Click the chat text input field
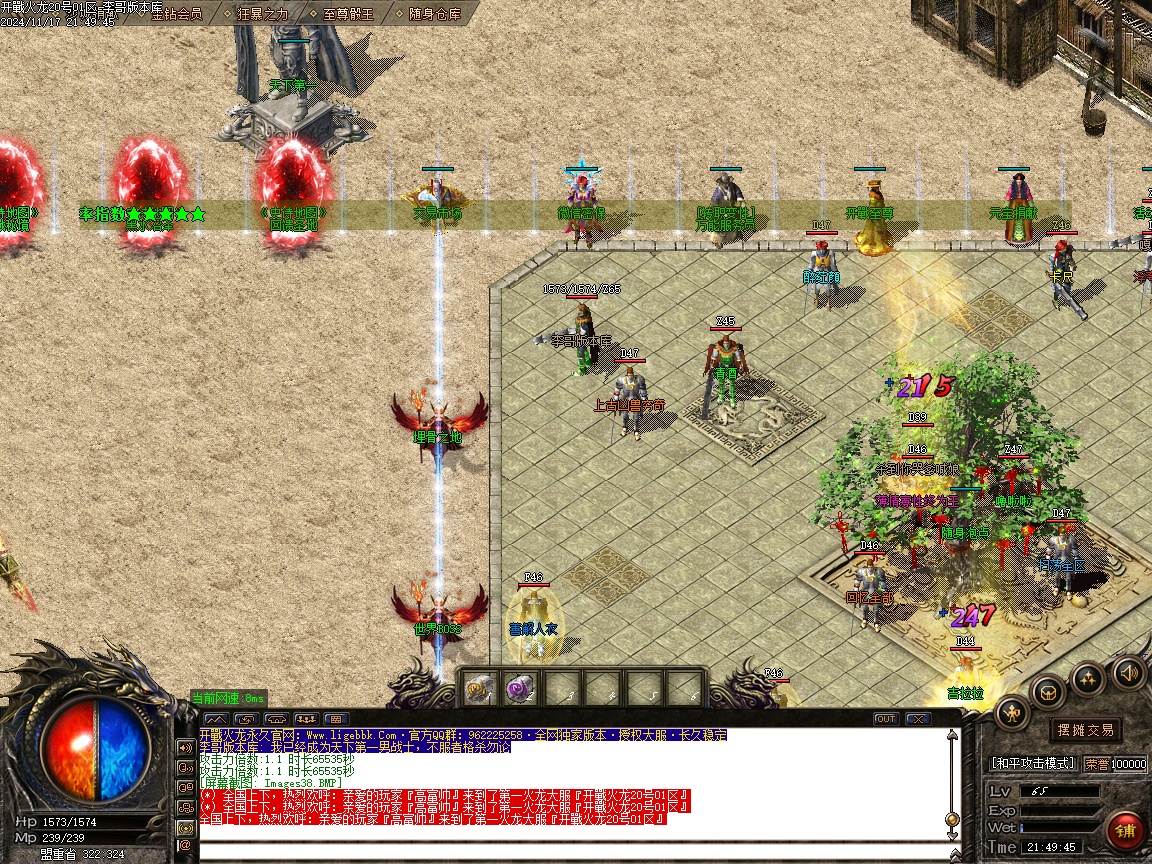This screenshot has height=864, width=1152. [x=570, y=852]
